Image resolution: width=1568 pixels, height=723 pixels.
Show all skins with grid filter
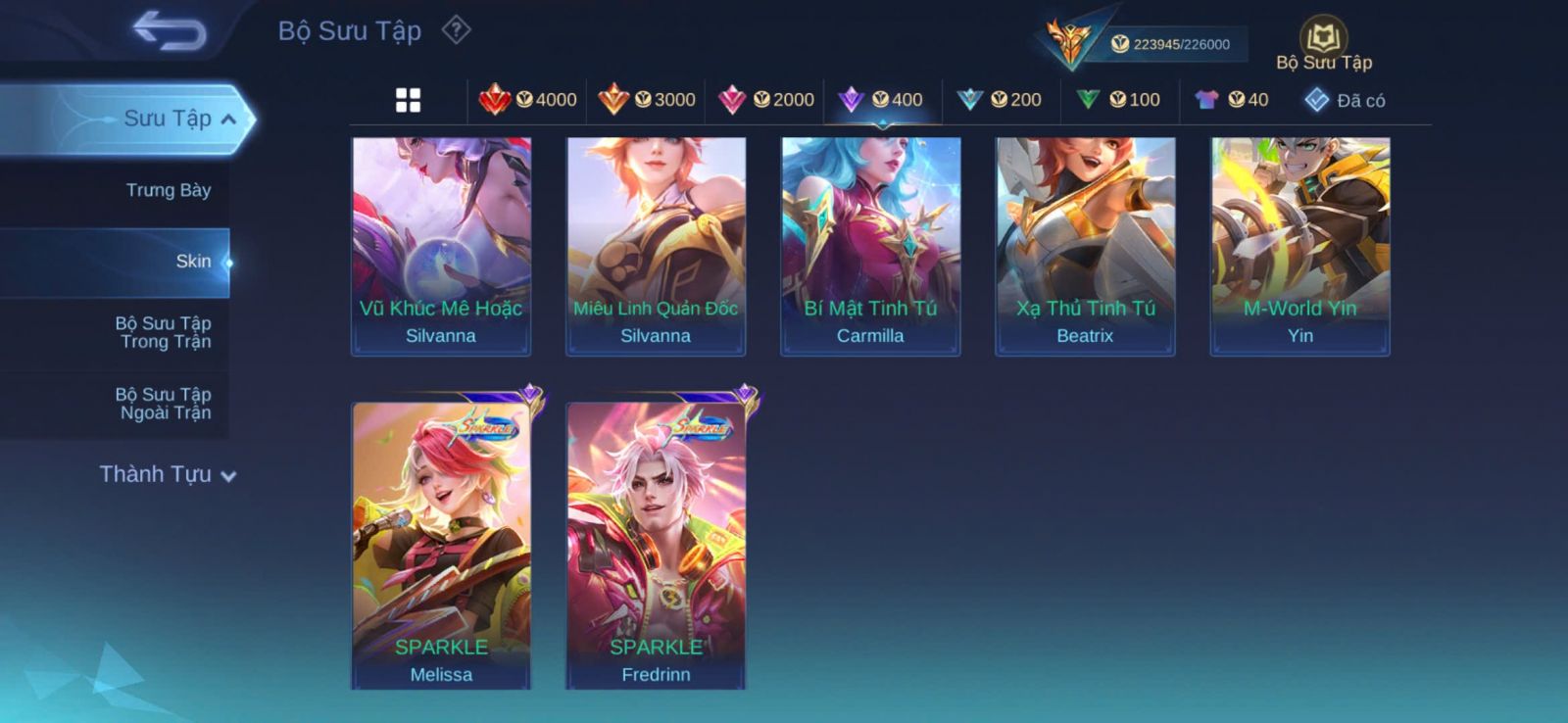[x=408, y=100]
